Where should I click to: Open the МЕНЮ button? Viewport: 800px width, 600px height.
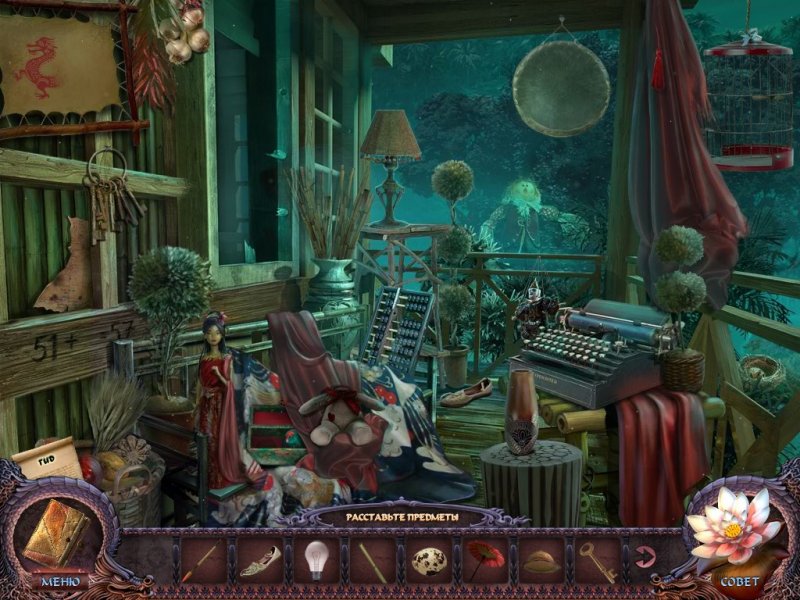[x=59, y=580]
